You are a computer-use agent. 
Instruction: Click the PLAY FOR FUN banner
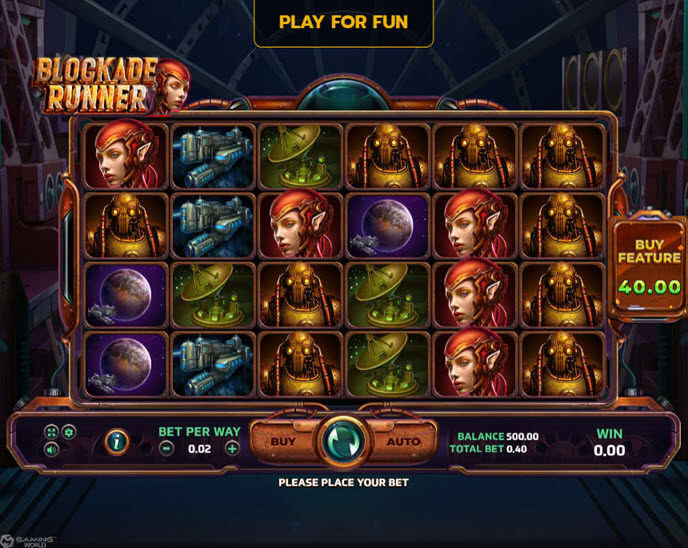coord(343,21)
